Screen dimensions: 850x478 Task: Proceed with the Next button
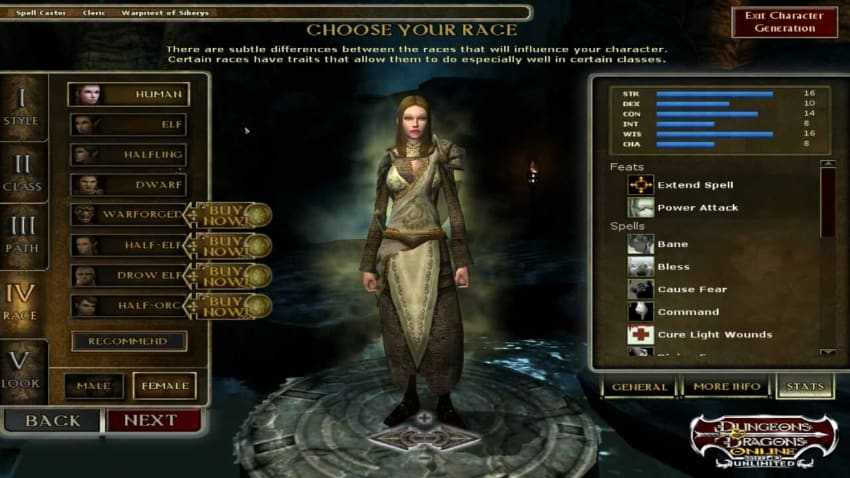(x=150, y=420)
